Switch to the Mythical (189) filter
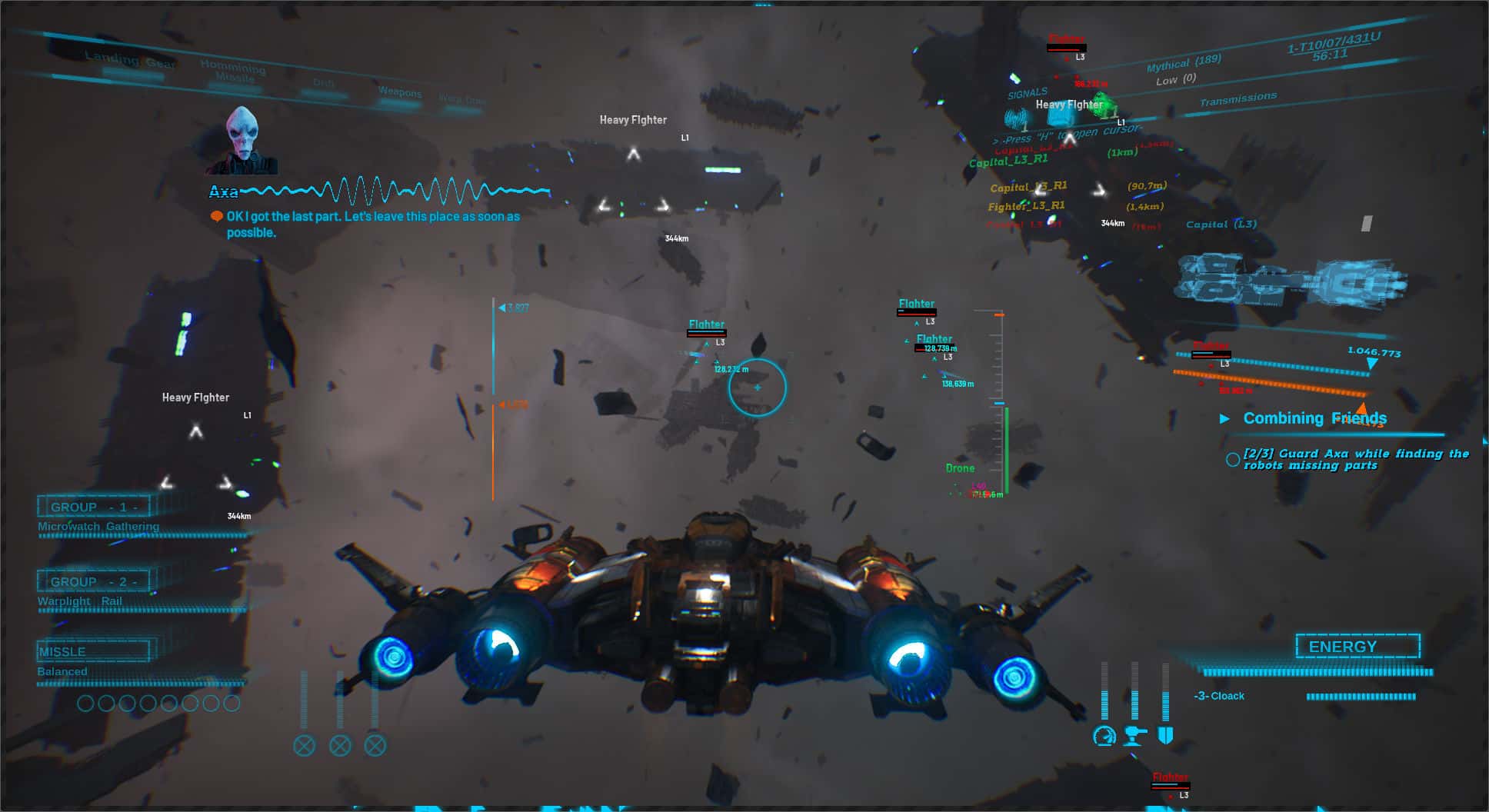The image size is (1489, 812). coord(1185,63)
